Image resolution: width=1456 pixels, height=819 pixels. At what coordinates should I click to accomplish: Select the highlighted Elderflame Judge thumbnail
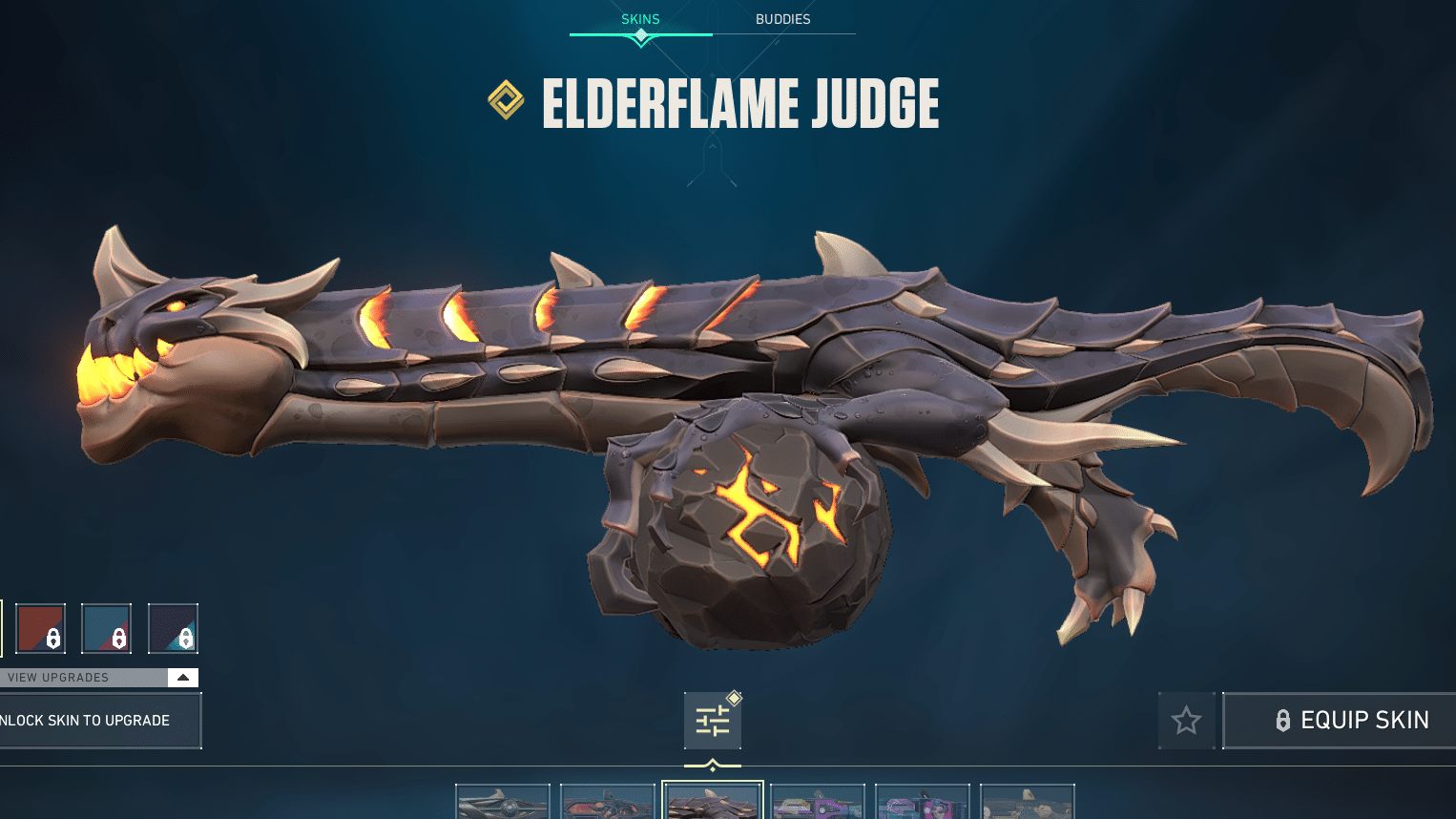pos(713,802)
